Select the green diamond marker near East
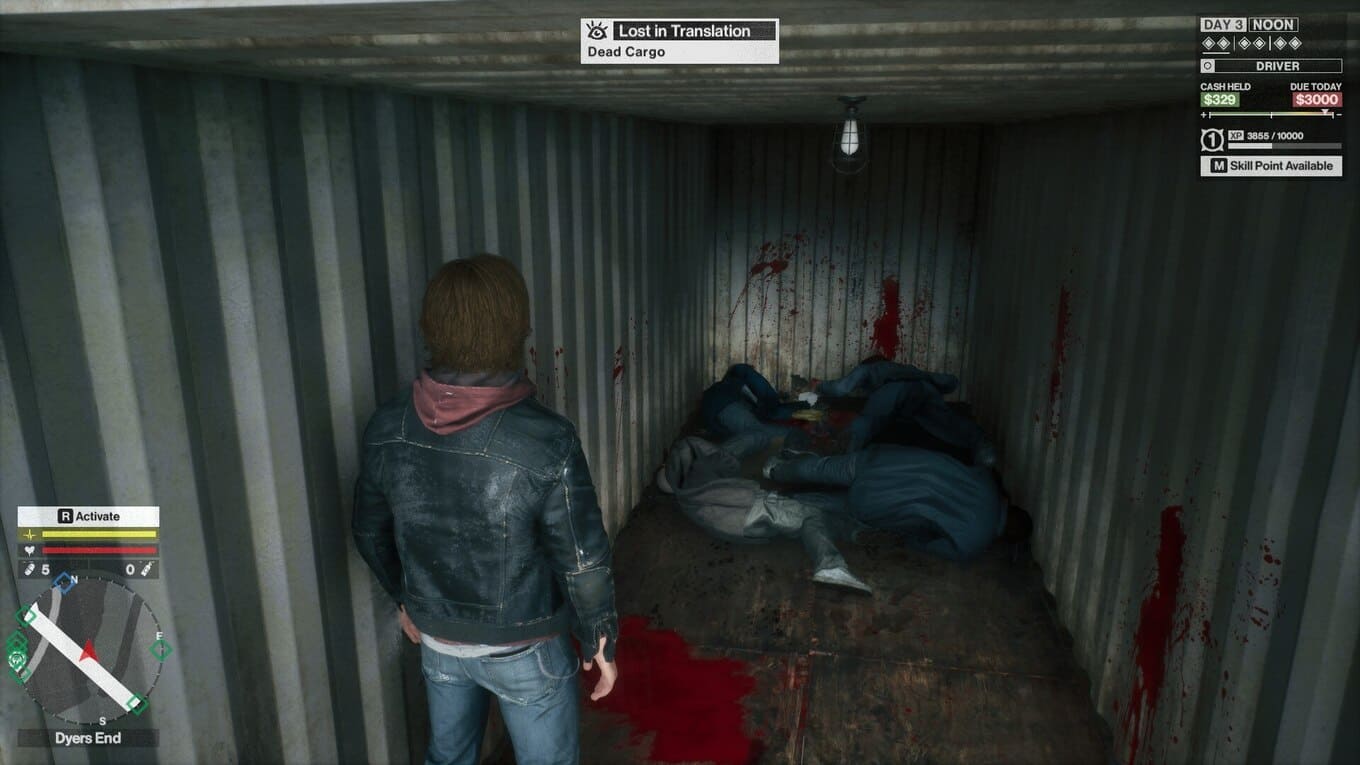Viewport: 1360px width, 765px height. click(160, 650)
